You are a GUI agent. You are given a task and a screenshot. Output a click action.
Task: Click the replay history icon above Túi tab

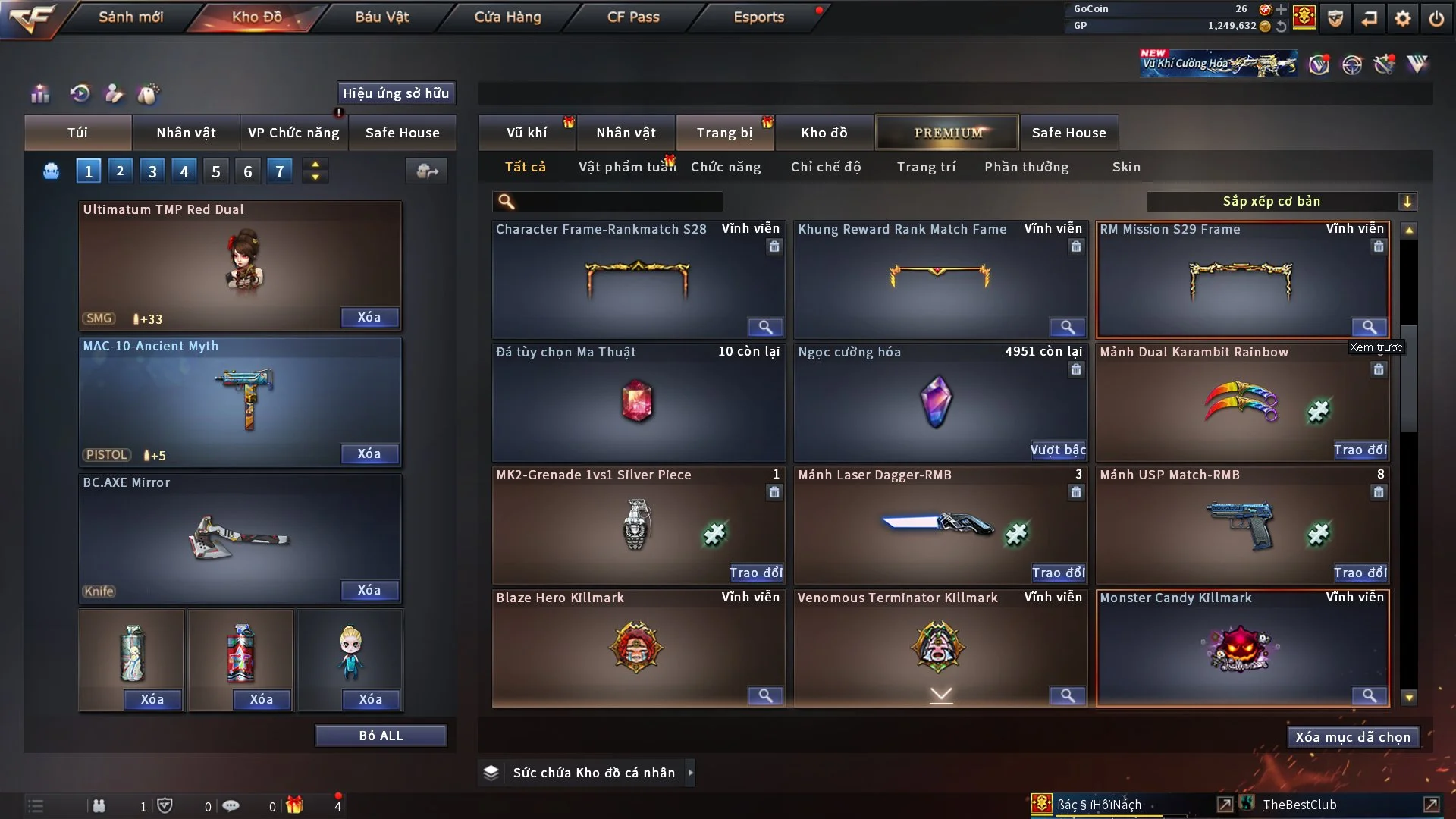tap(78, 93)
